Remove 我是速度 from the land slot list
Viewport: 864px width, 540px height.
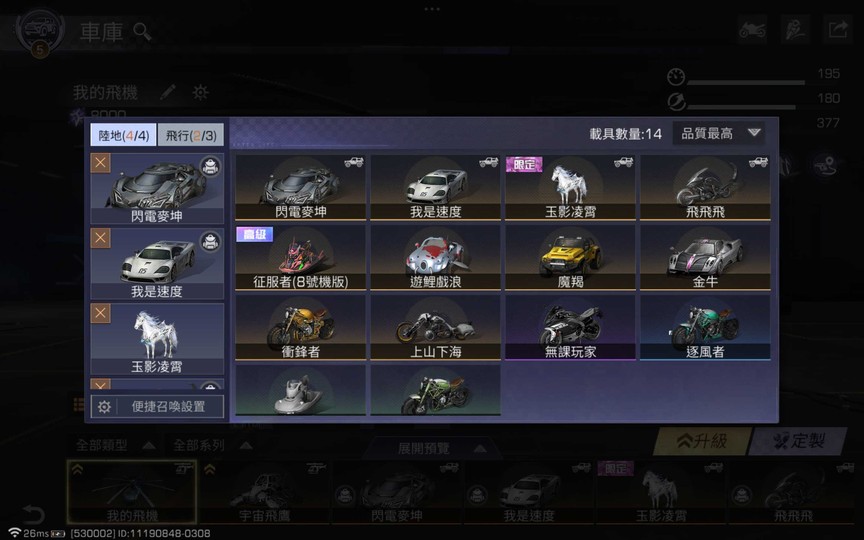pos(101,238)
